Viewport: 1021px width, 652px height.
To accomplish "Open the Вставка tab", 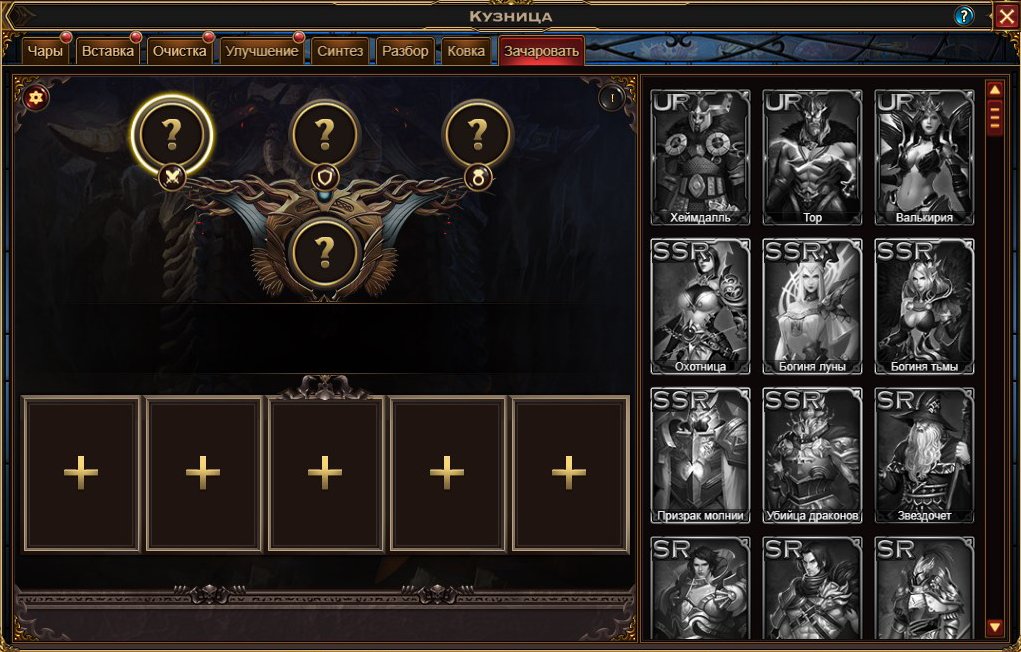I will point(108,52).
